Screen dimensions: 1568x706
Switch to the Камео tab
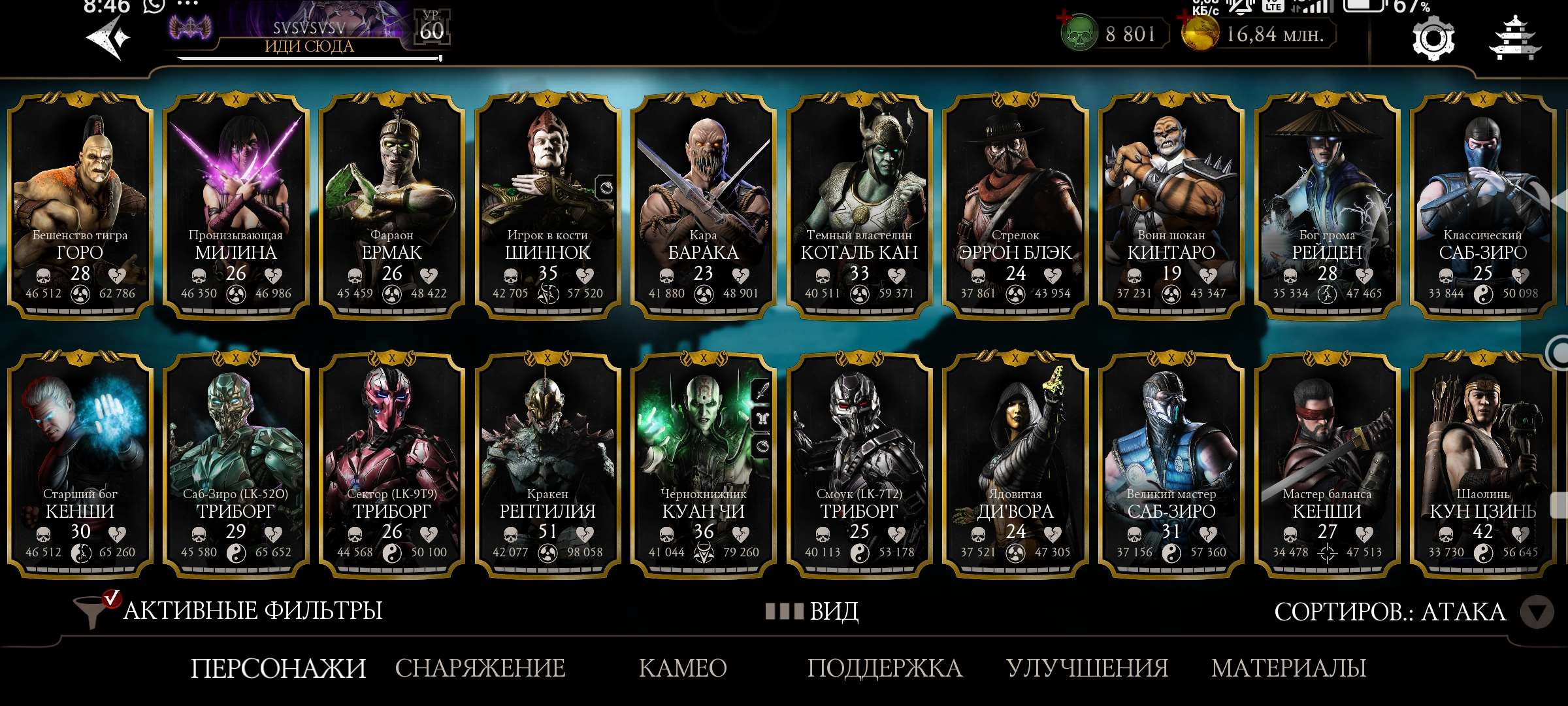click(683, 668)
